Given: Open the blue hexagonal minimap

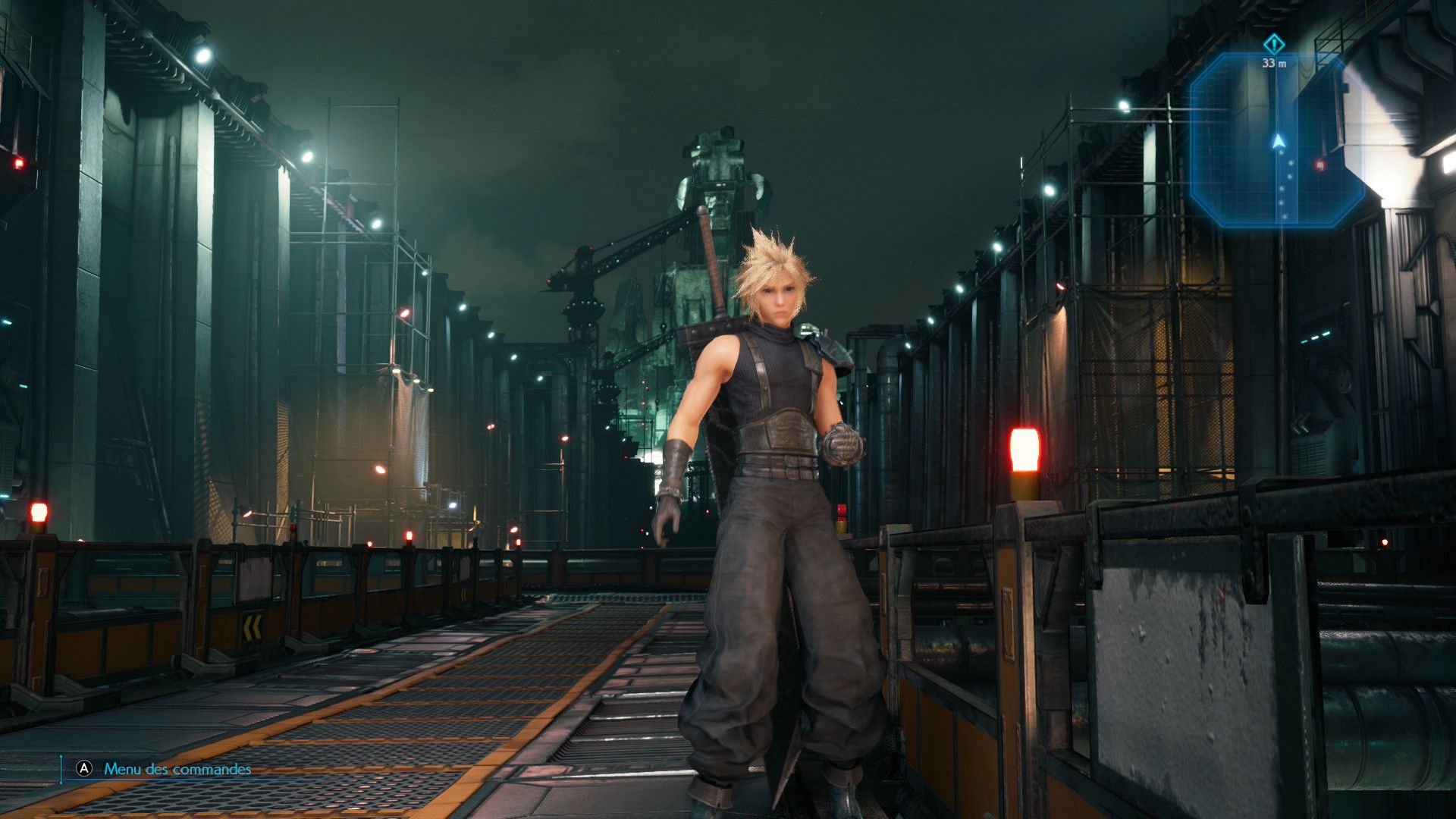Looking at the screenshot, I should pos(1276,142).
